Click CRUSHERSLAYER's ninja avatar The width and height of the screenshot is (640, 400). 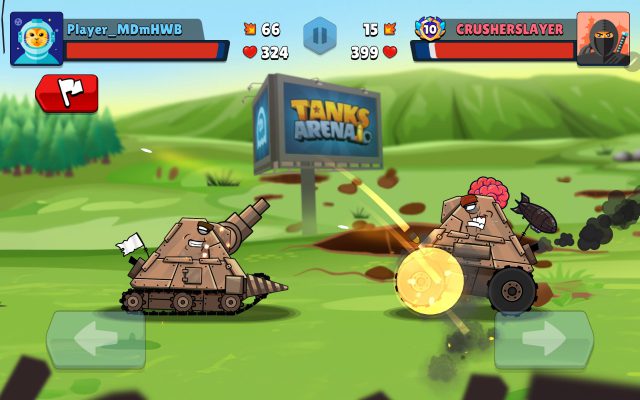point(603,39)
